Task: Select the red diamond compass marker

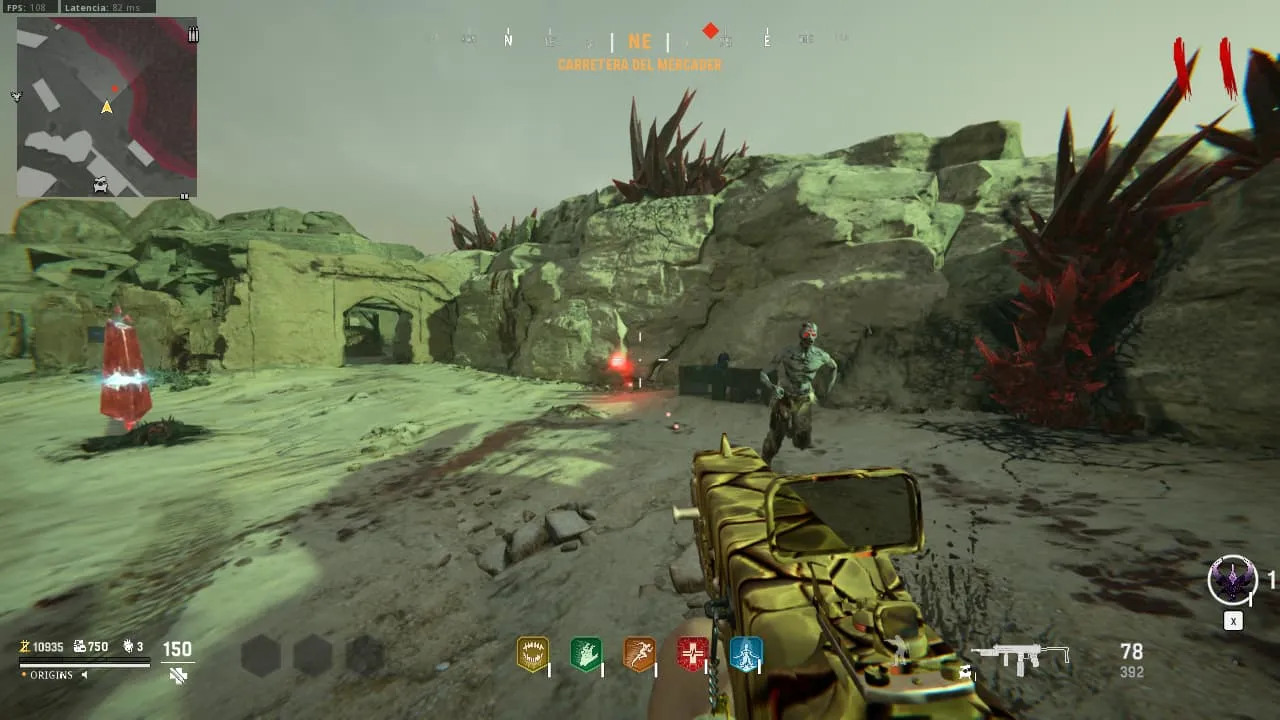Action: (x=710, y=31)
